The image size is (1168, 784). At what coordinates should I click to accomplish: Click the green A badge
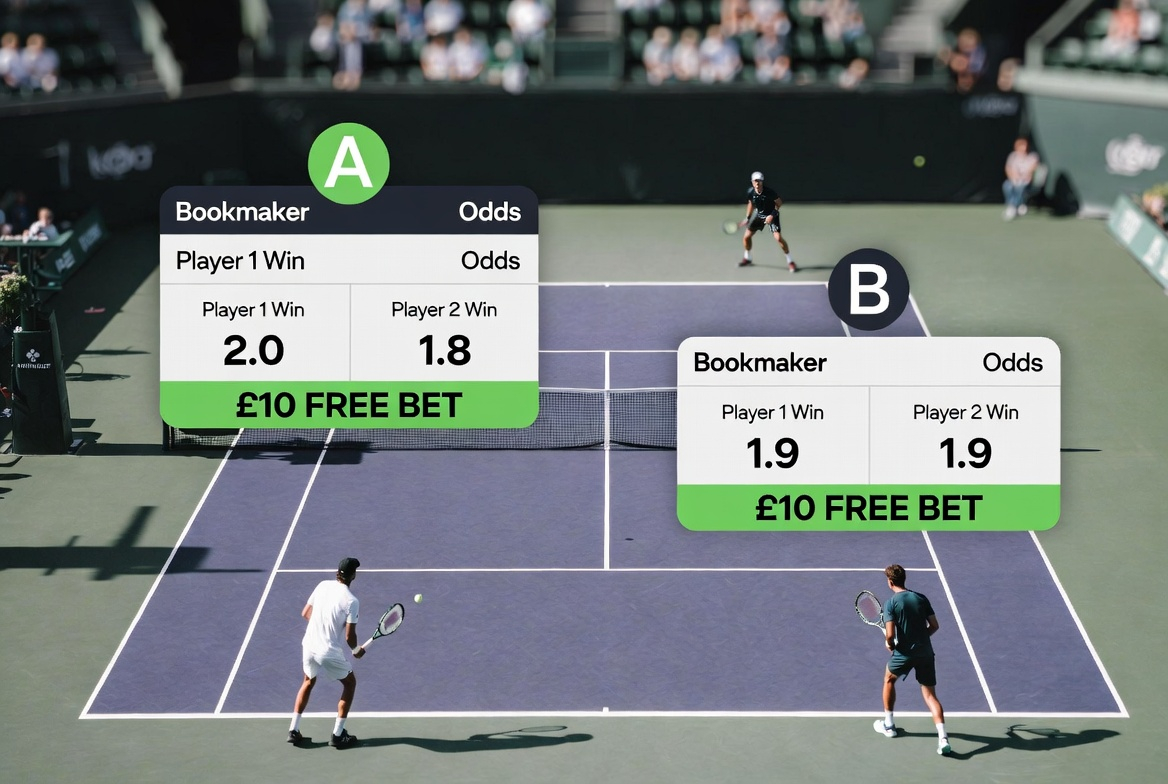(x=348, y=164)
